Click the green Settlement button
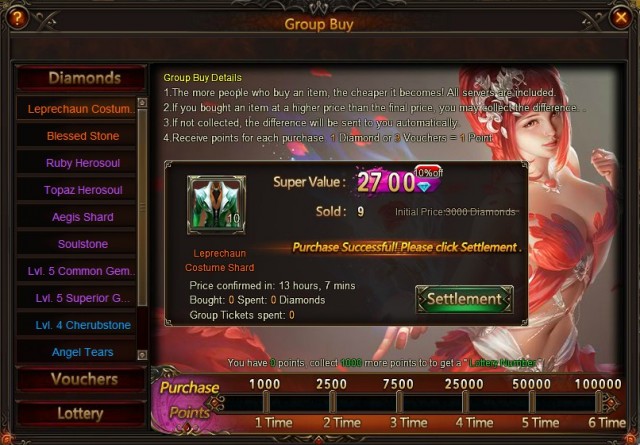Viewport: 640px width, 445px height. (464, 299)
